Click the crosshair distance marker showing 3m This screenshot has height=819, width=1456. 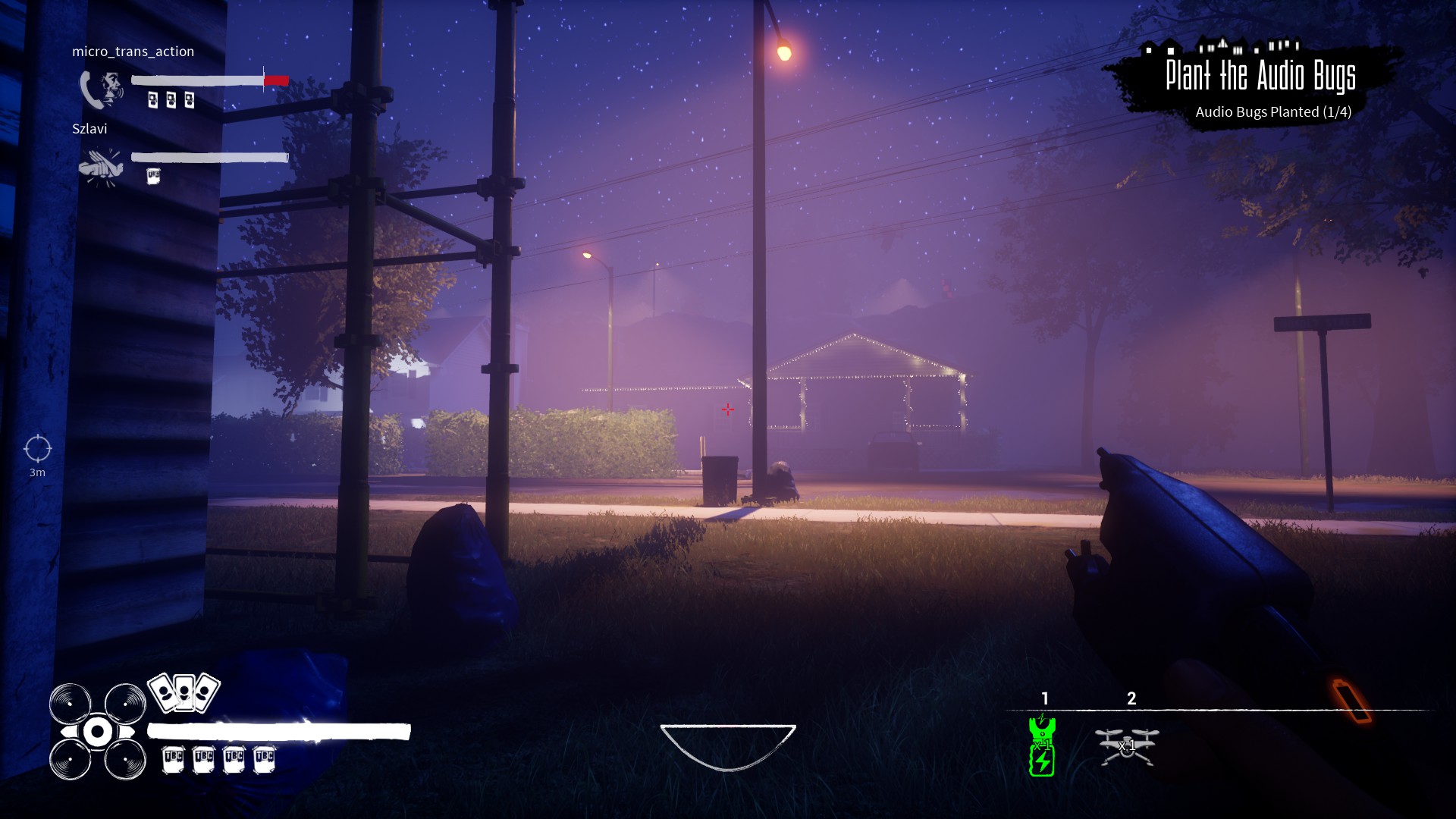click(37, 449)
